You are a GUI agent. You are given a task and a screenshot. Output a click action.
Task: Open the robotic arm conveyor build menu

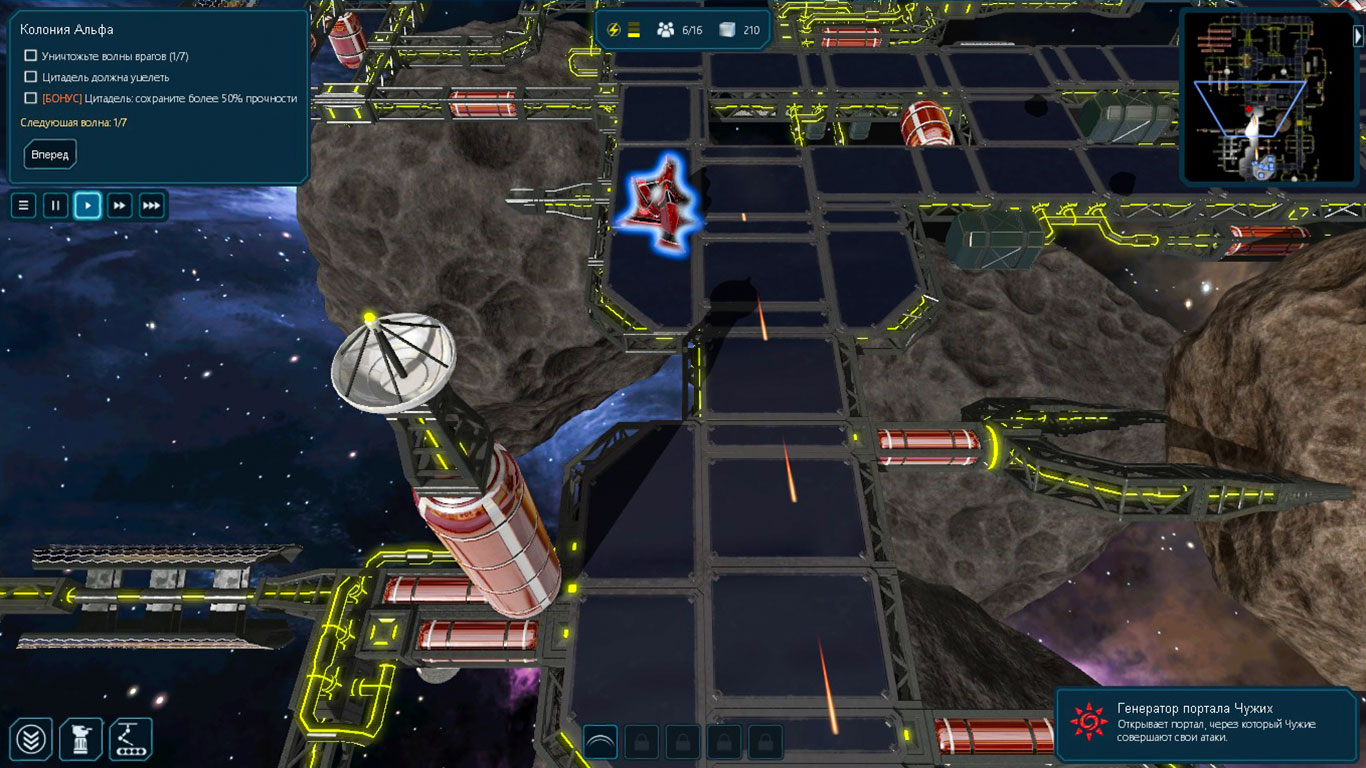pyautogui.click(x=131, y=740)
